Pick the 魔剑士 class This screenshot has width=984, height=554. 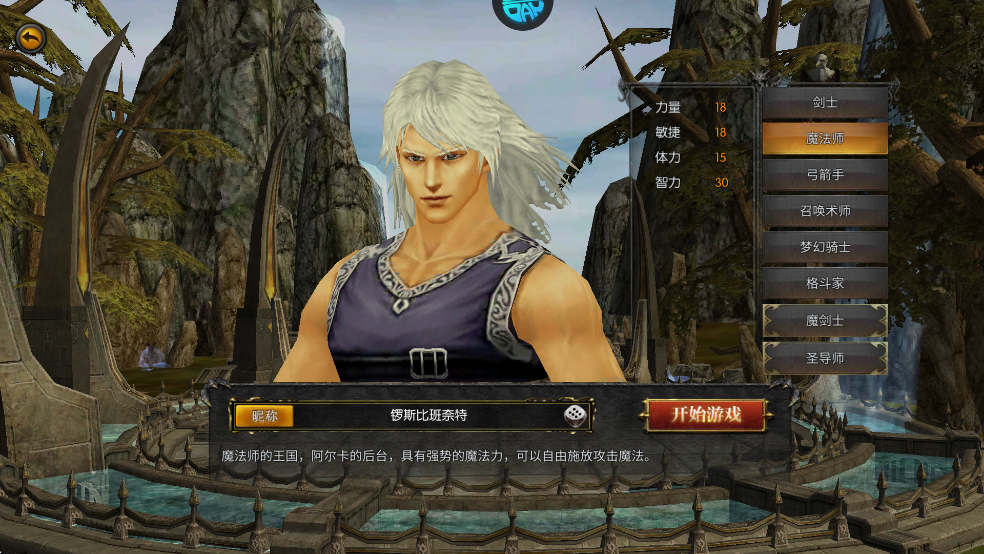(x=825, y=320)
